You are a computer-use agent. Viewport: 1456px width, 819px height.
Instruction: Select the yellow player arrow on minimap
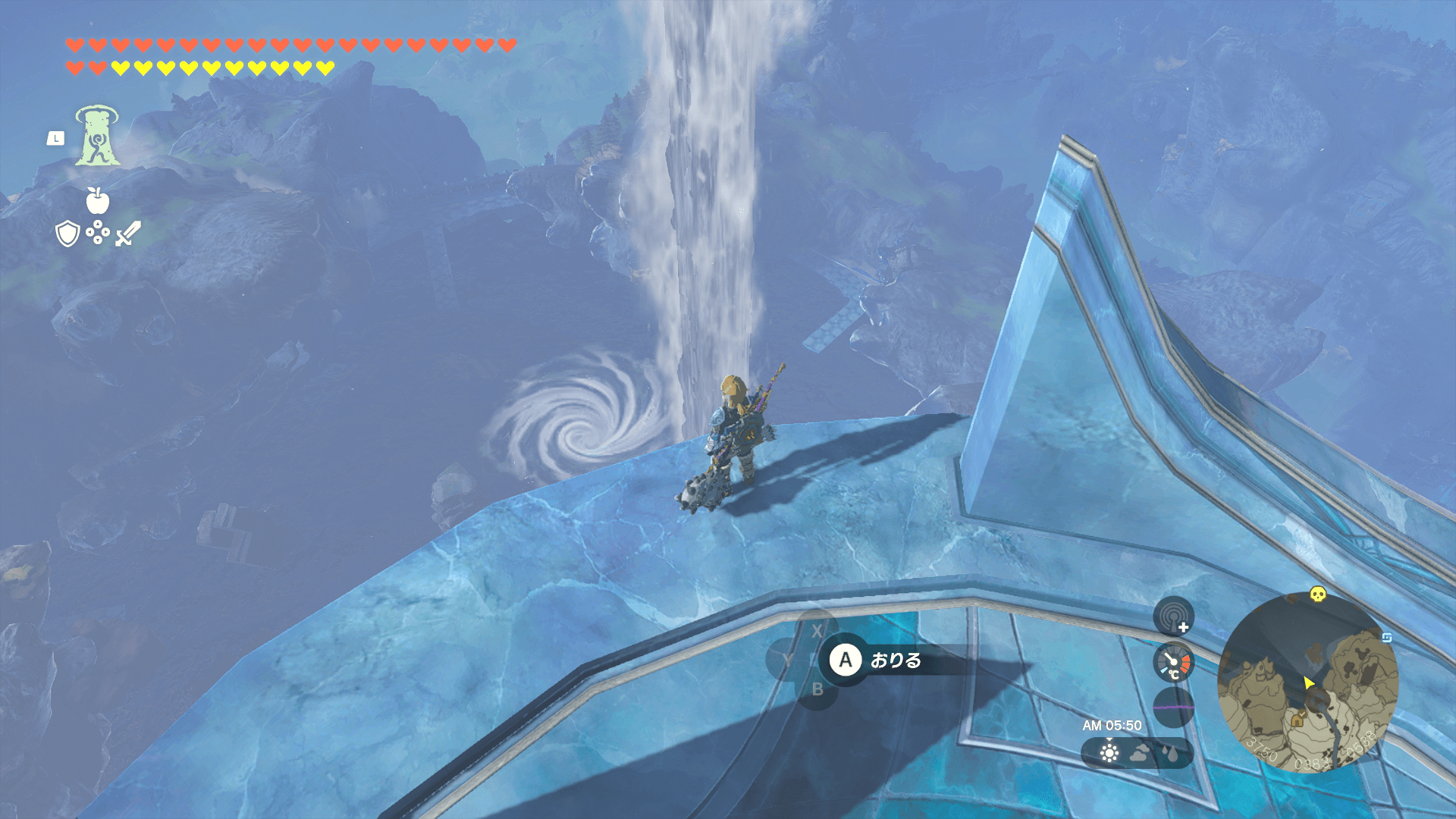[1308, 683]
